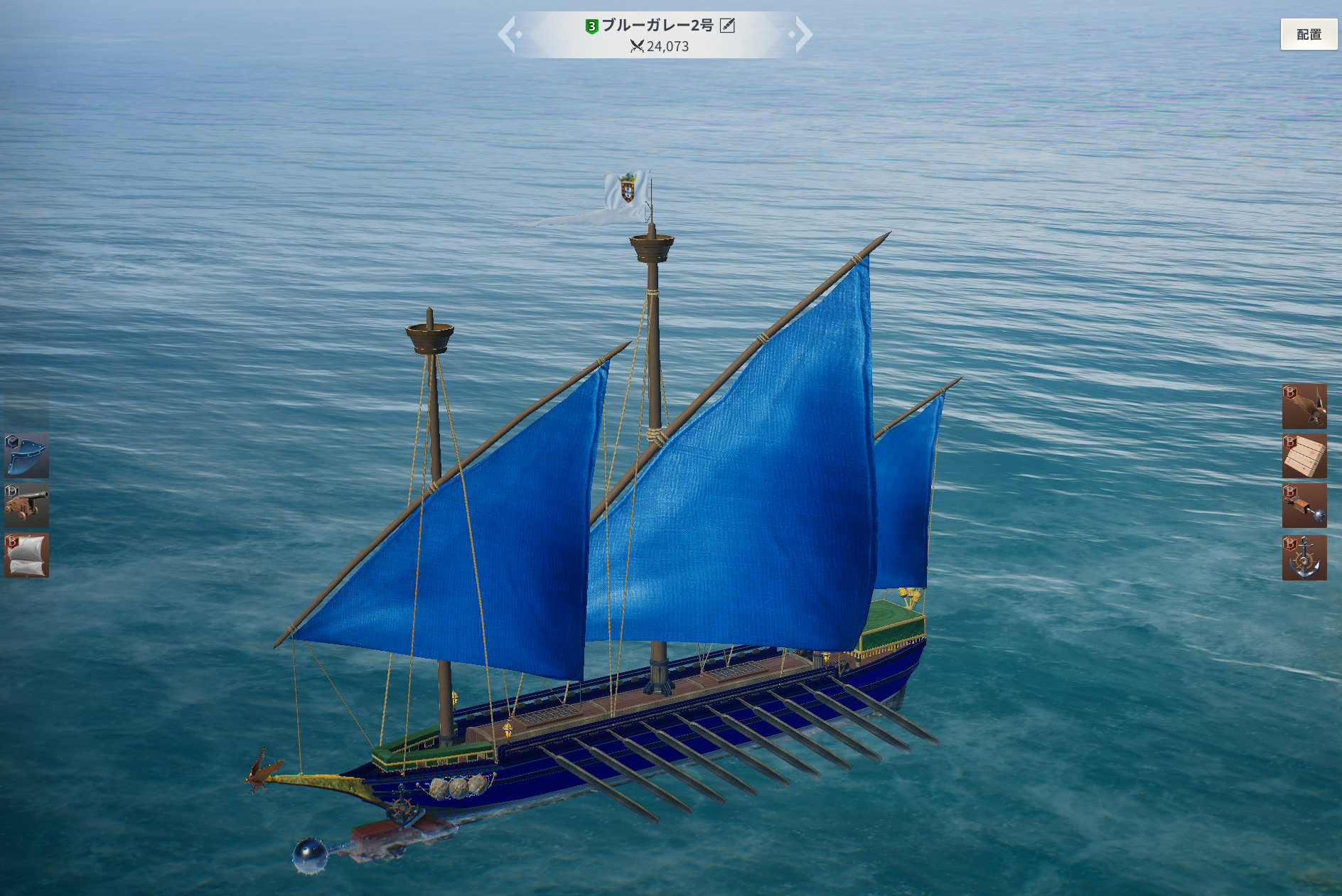Viewport: 1342px width, 896px height.
Task: Select the spiked ram part slot
Action: click(x=1304, y=506)
